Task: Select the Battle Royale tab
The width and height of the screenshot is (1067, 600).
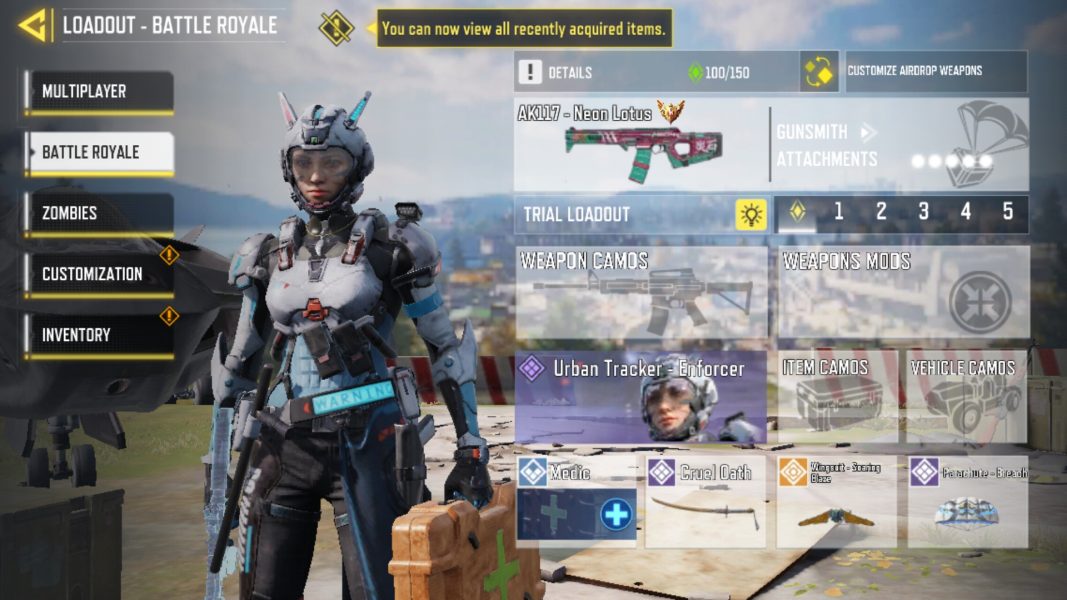Action: 99,153
